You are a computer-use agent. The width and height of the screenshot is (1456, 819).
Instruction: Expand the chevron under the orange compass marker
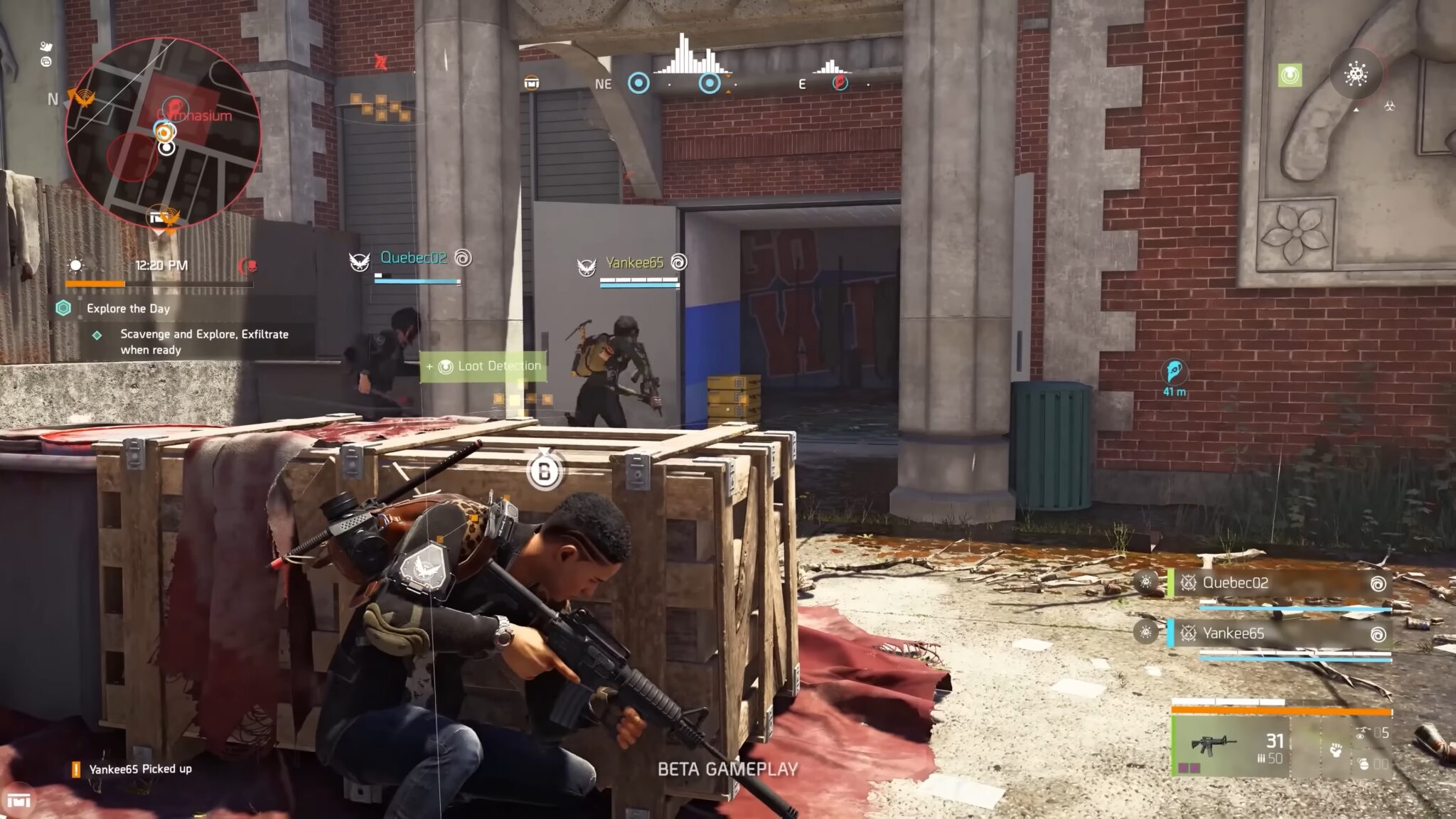pos(728,91)
